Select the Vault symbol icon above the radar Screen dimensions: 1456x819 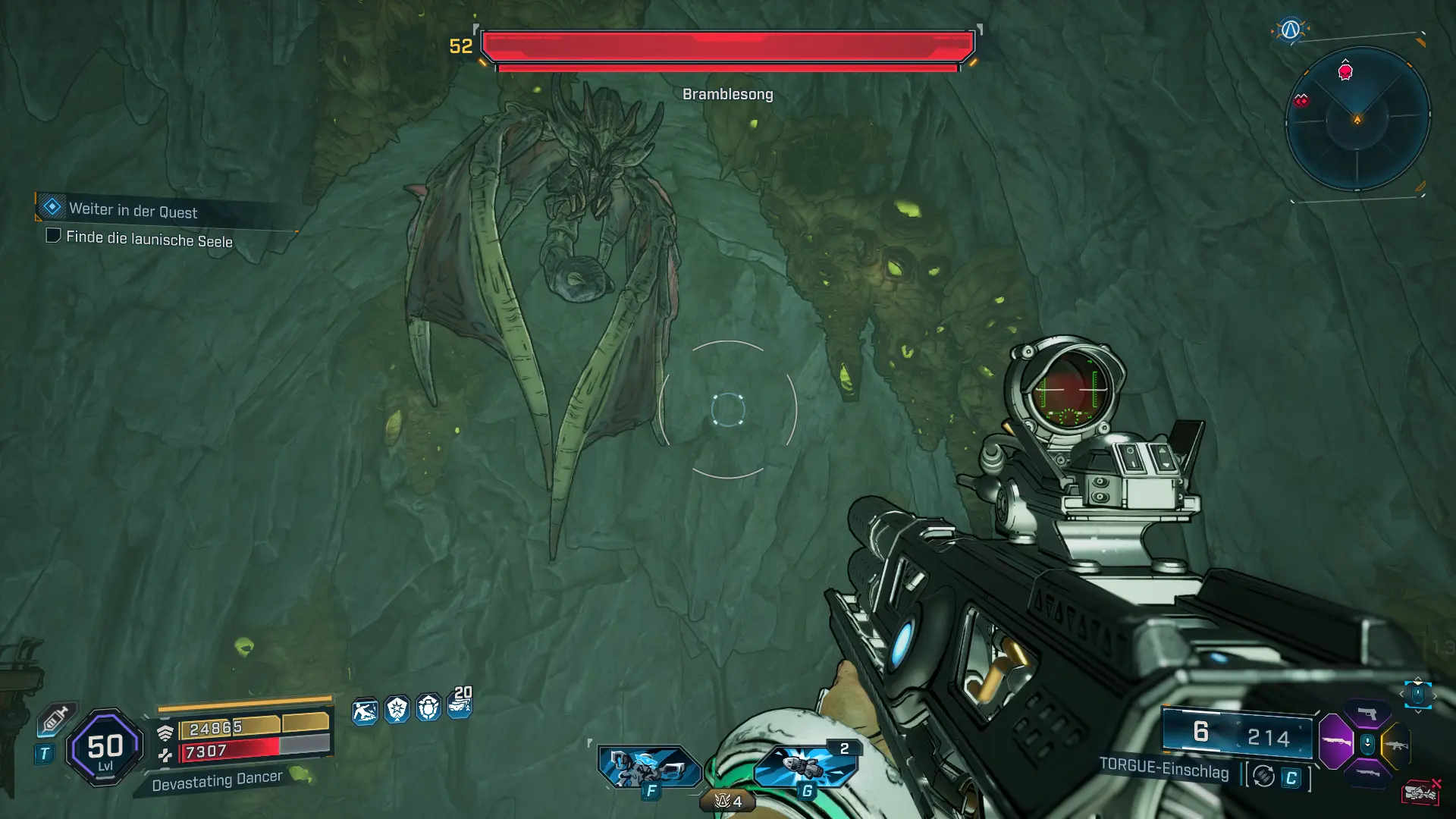[x=1290, y=30]
